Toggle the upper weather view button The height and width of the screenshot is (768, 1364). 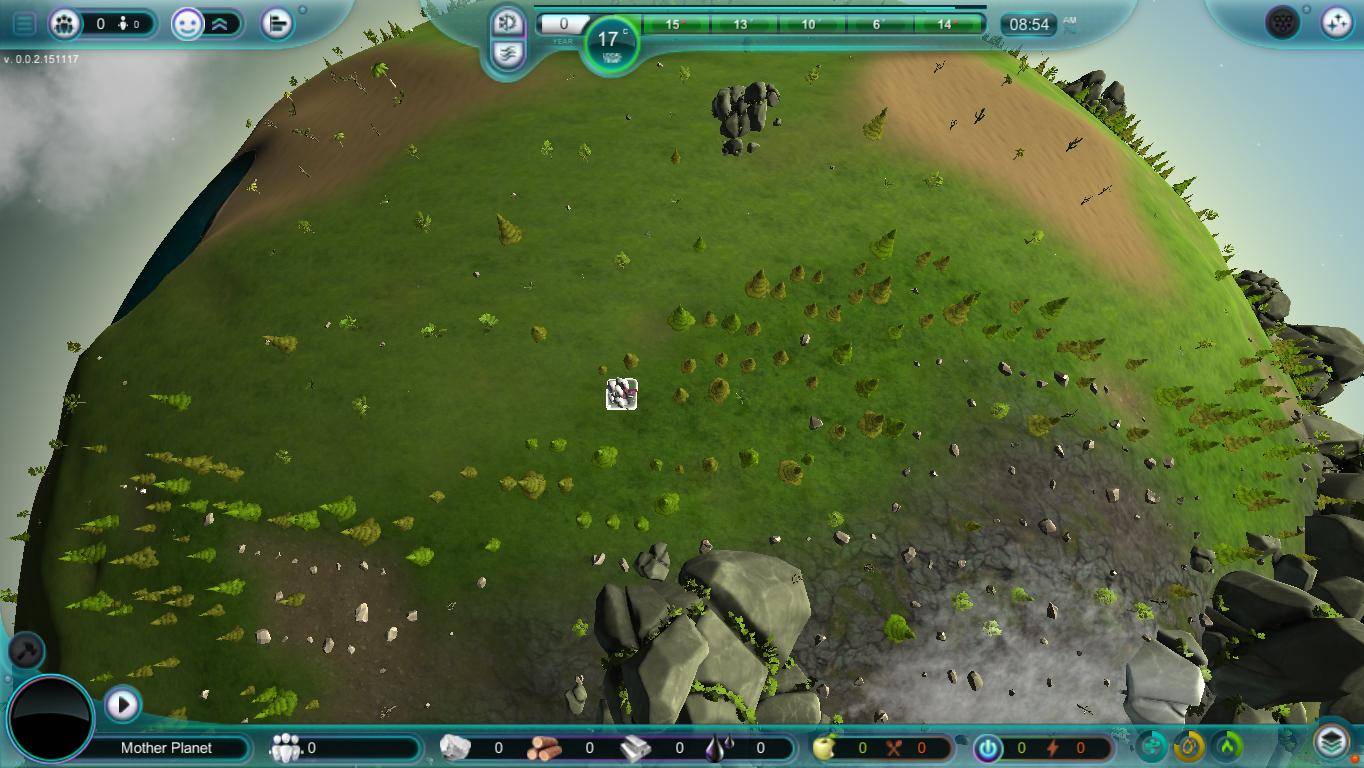508,22
